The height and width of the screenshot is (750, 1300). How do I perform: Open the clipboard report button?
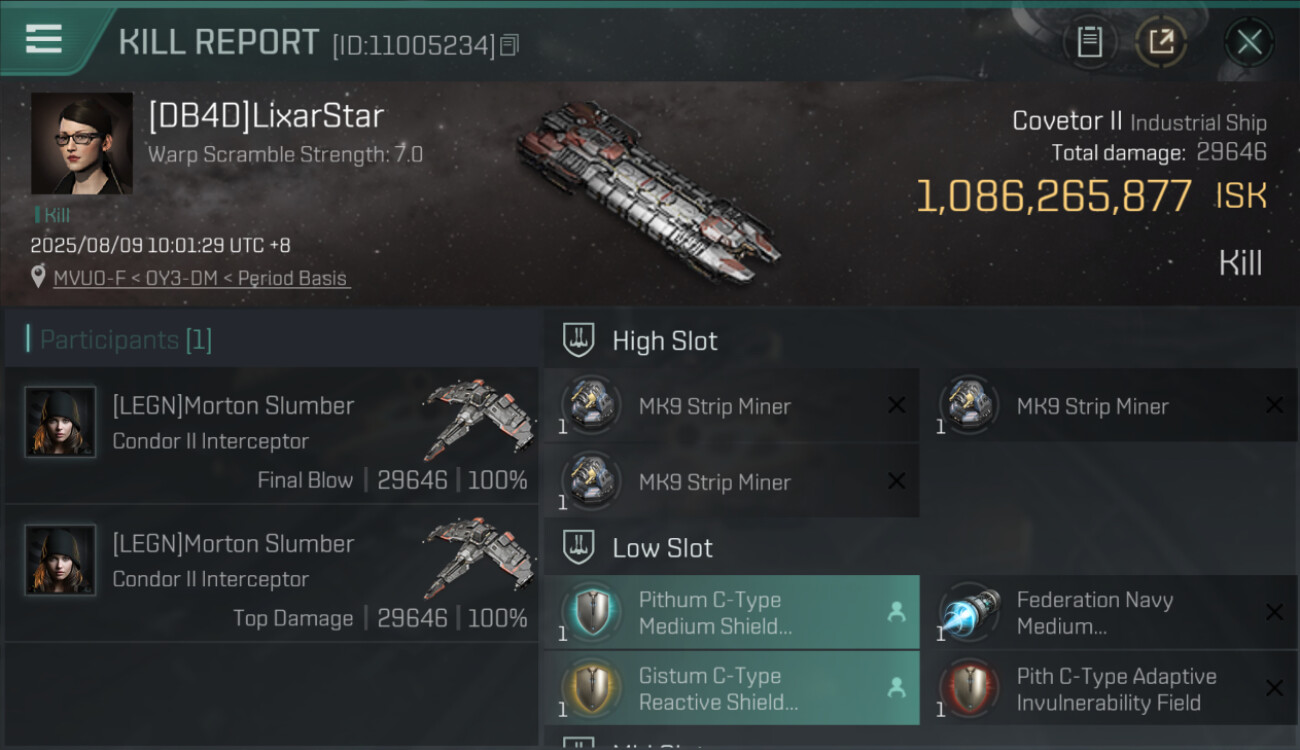(1089, 42)
